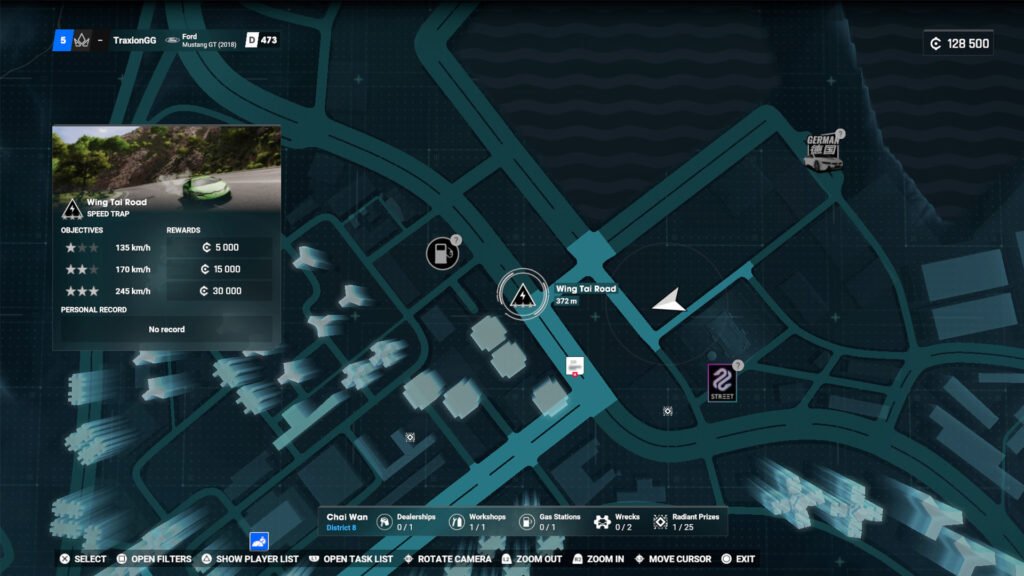Choose the Street clan map marker
The image size is (1024, 576).
pos(722,382)
